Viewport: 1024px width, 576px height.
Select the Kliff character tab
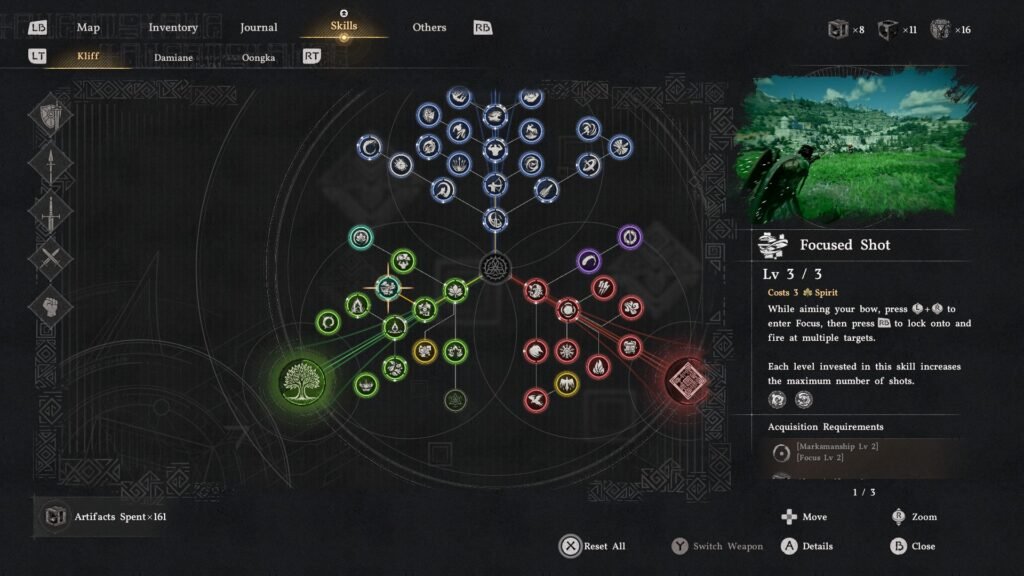click(88, 57)
